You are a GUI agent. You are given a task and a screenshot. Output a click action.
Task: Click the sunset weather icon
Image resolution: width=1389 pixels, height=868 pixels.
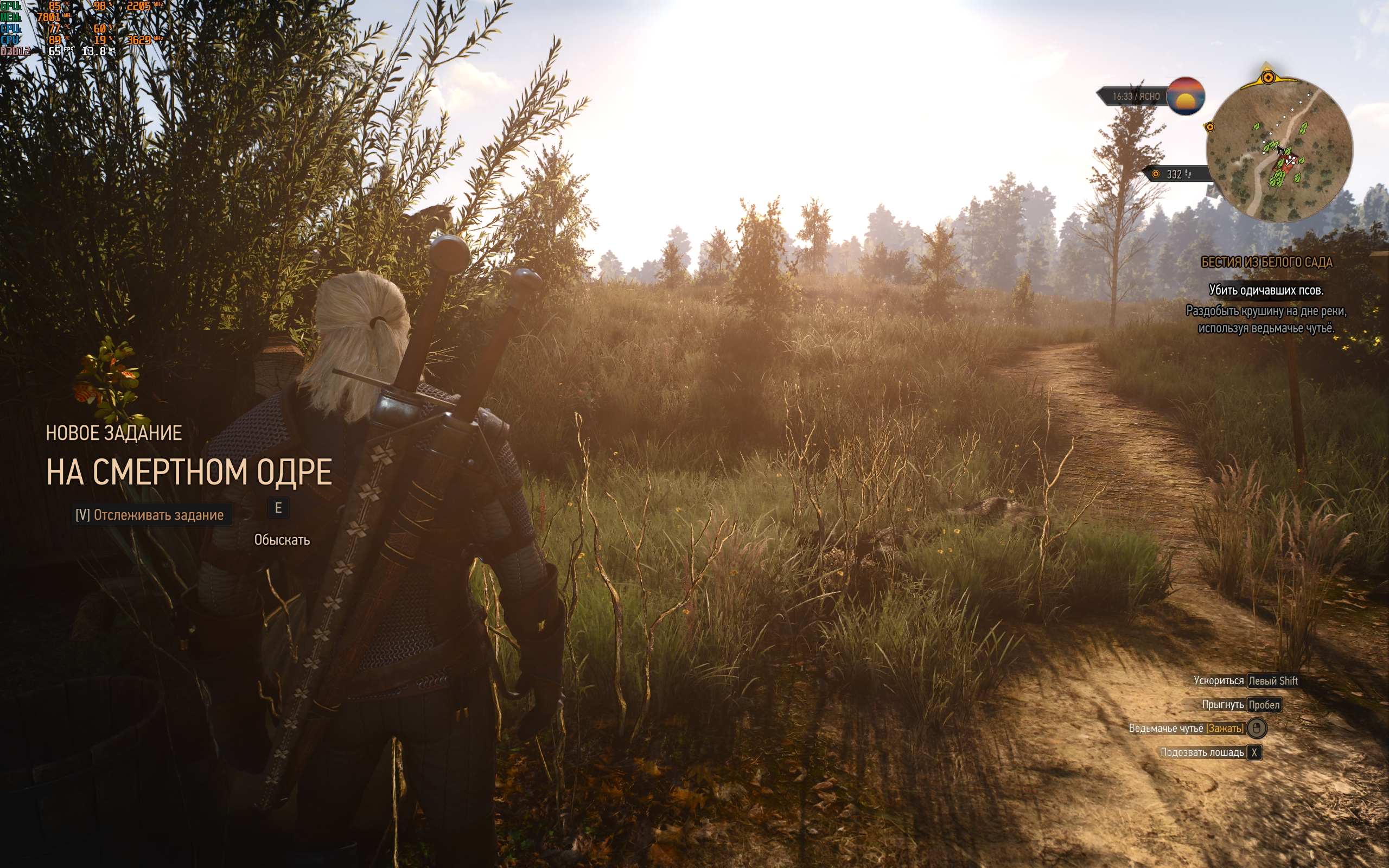1185,96
